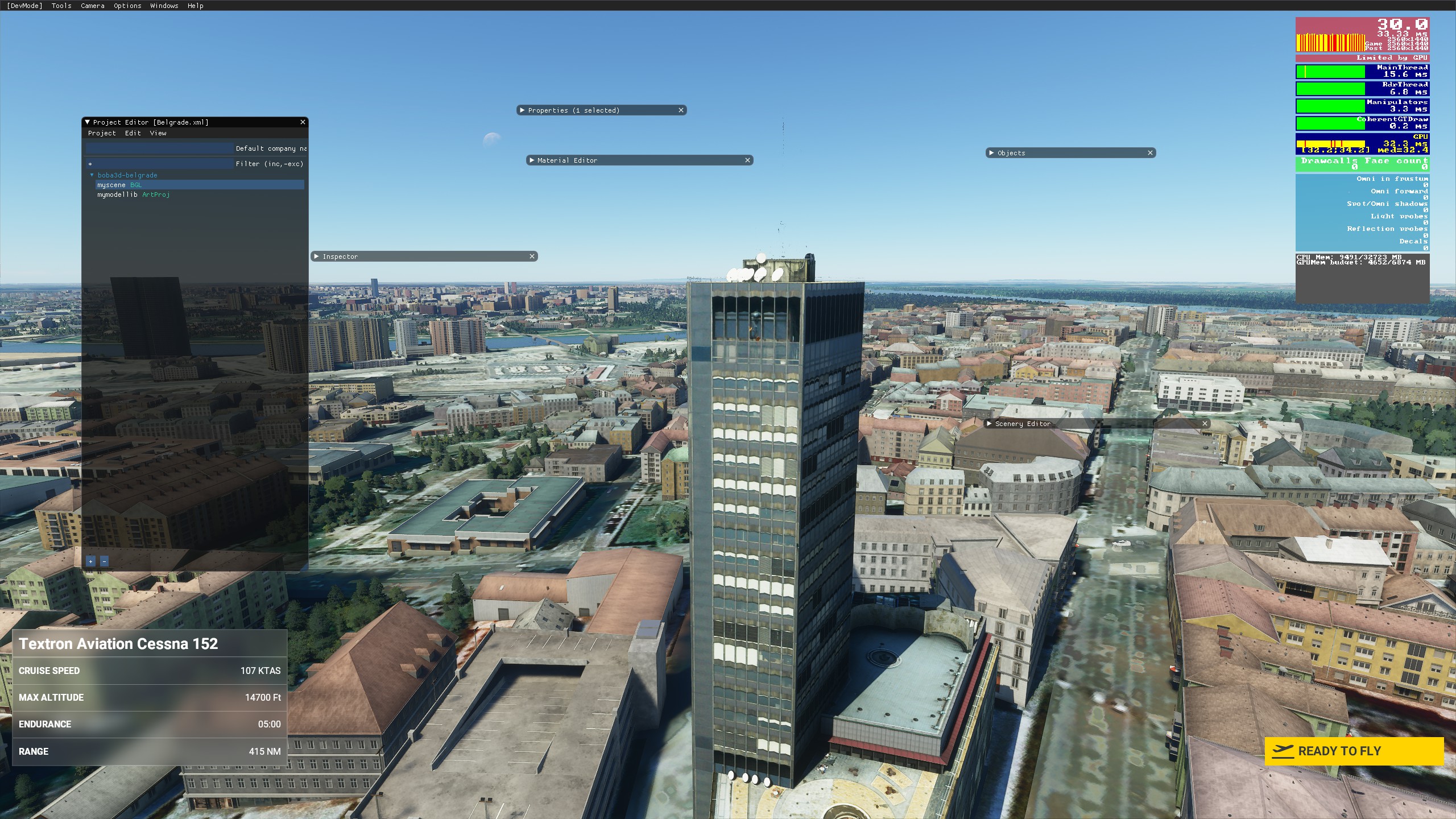1456x819 pixels.
Task: Open the Help menu
Action: (x=196, y=6)
